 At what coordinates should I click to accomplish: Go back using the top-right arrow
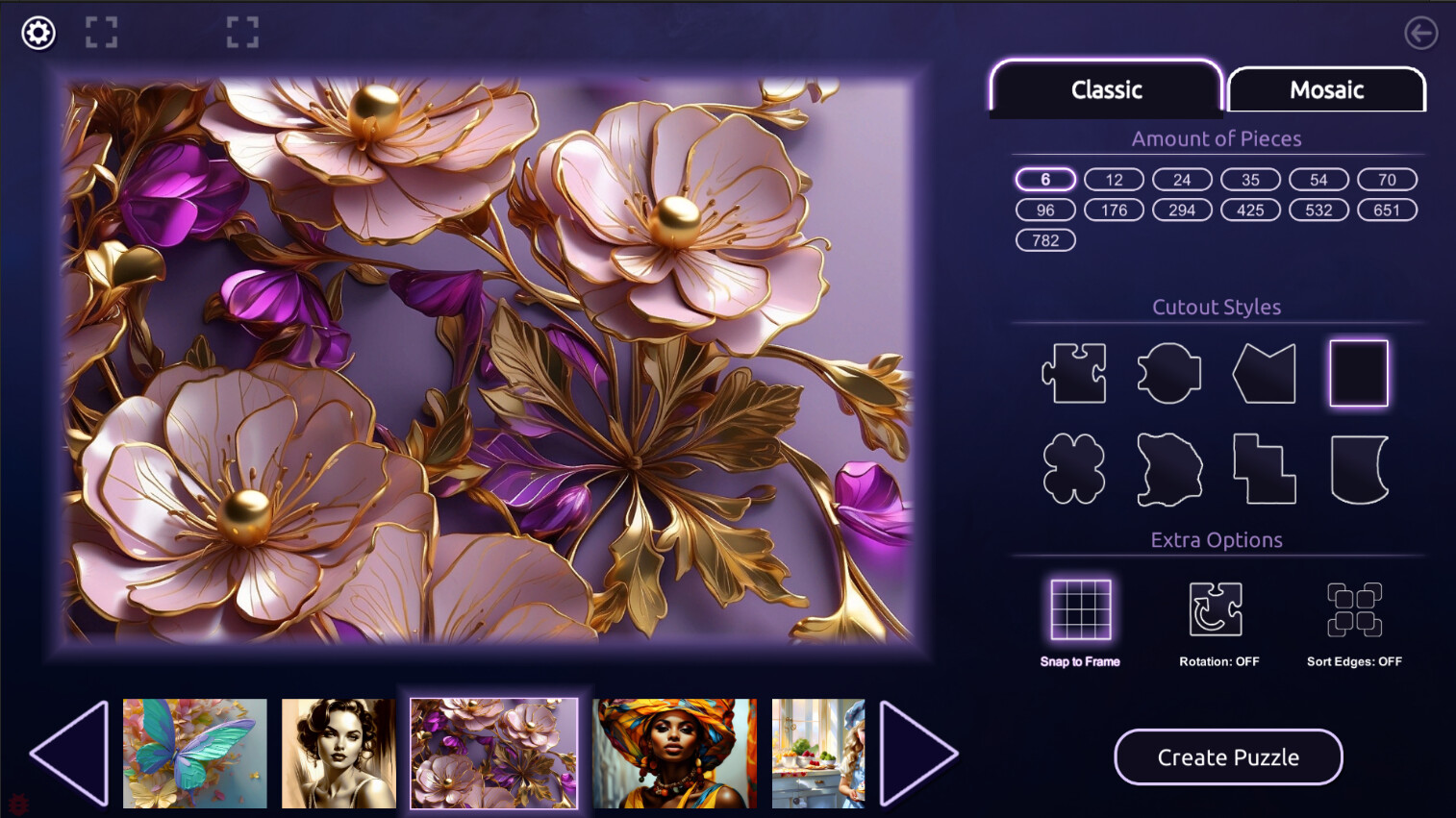coord(1421,33)
